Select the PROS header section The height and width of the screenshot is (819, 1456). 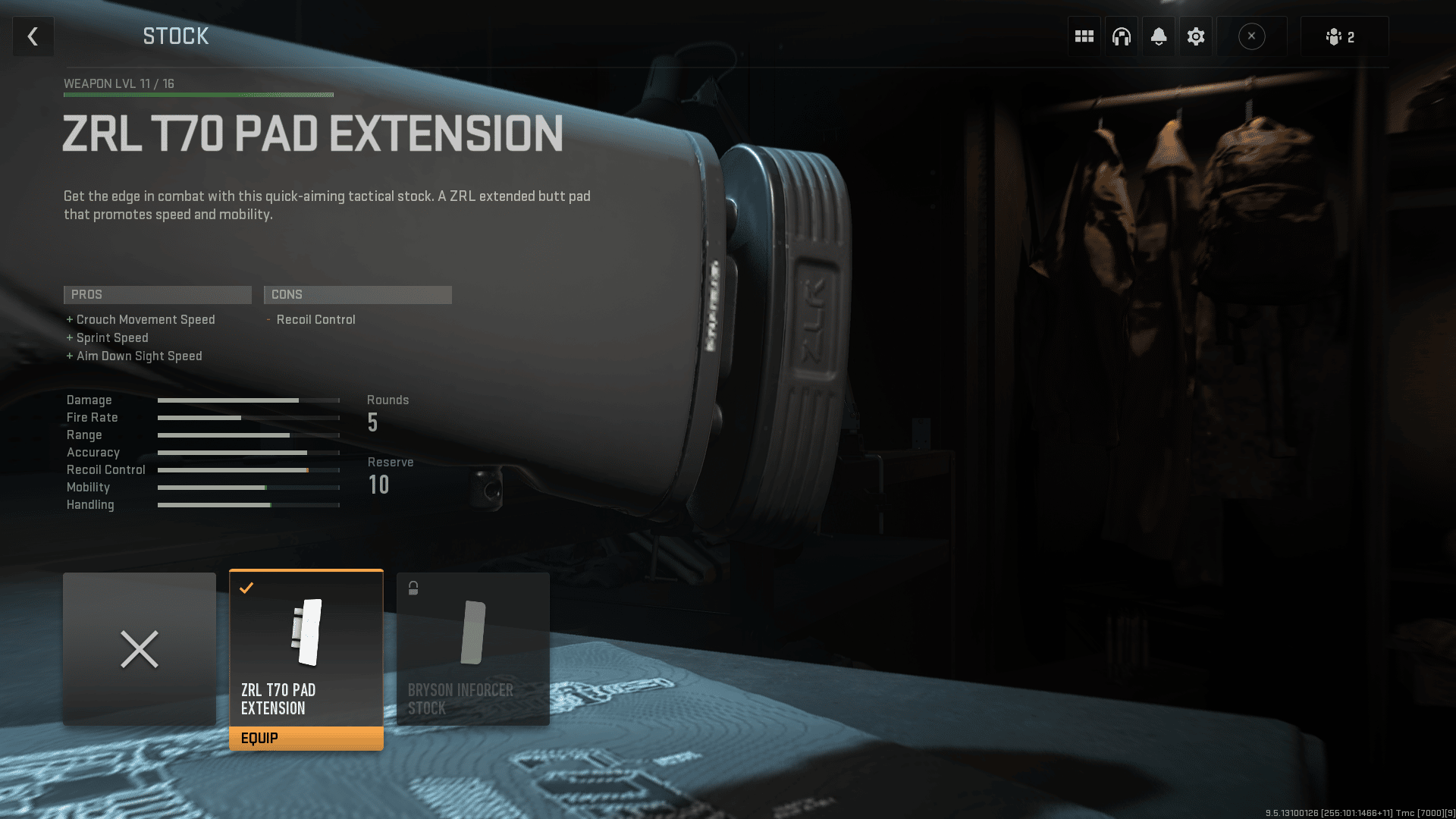157,295
